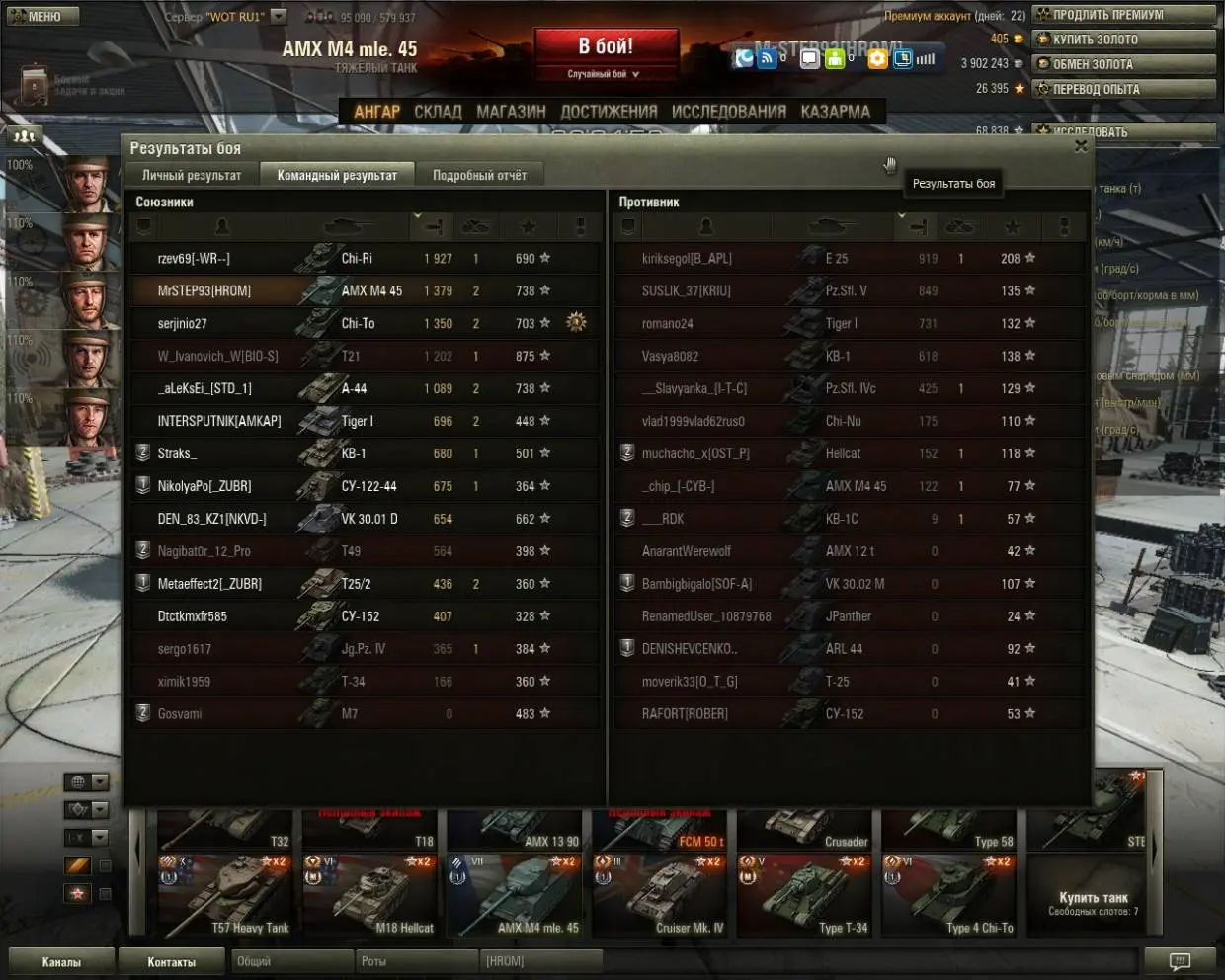
Task: Open the МЕНЮ button
Action: pyautogui.click(x=37, y=16)
